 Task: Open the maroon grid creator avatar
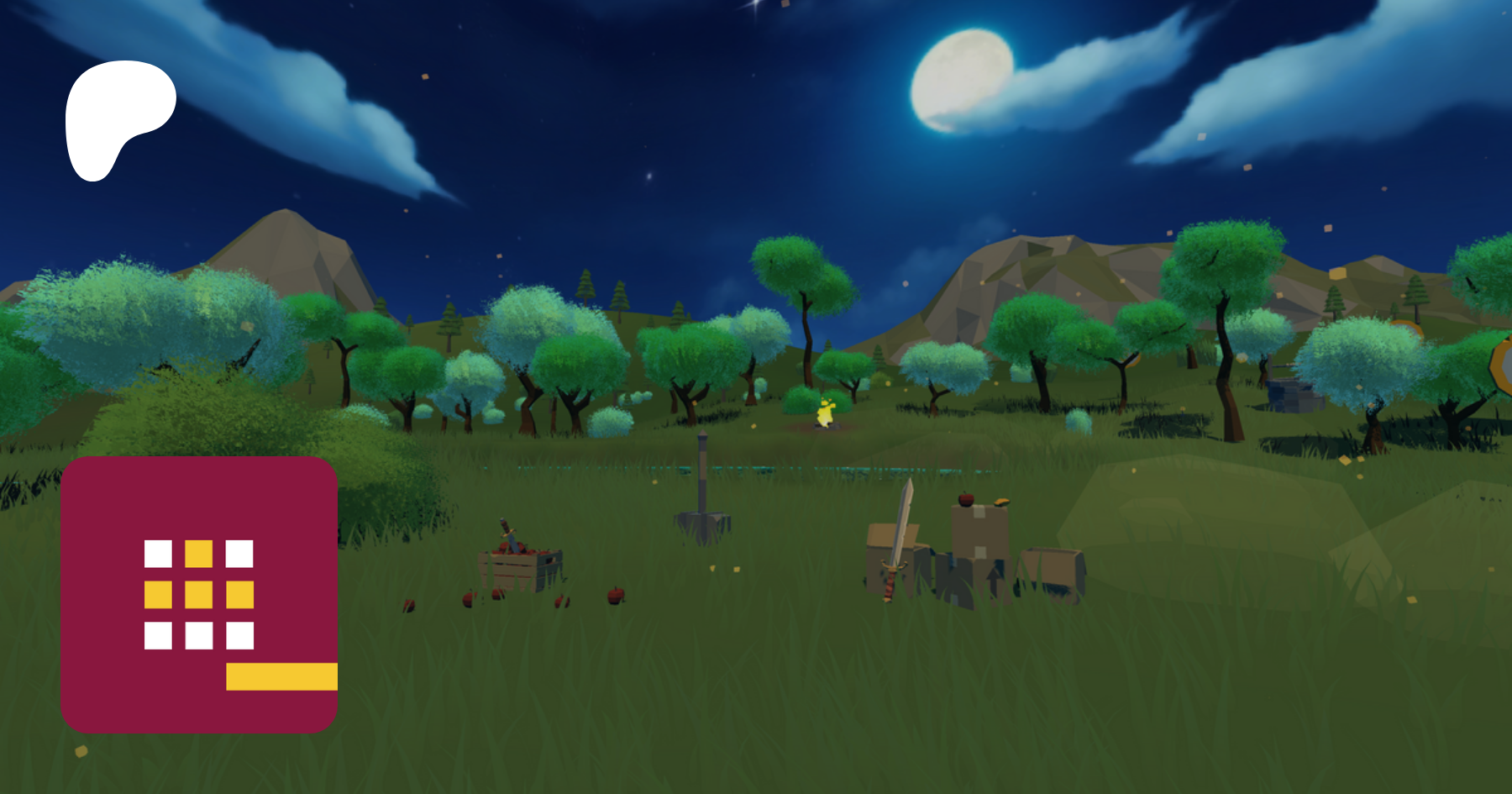[199, 595]
